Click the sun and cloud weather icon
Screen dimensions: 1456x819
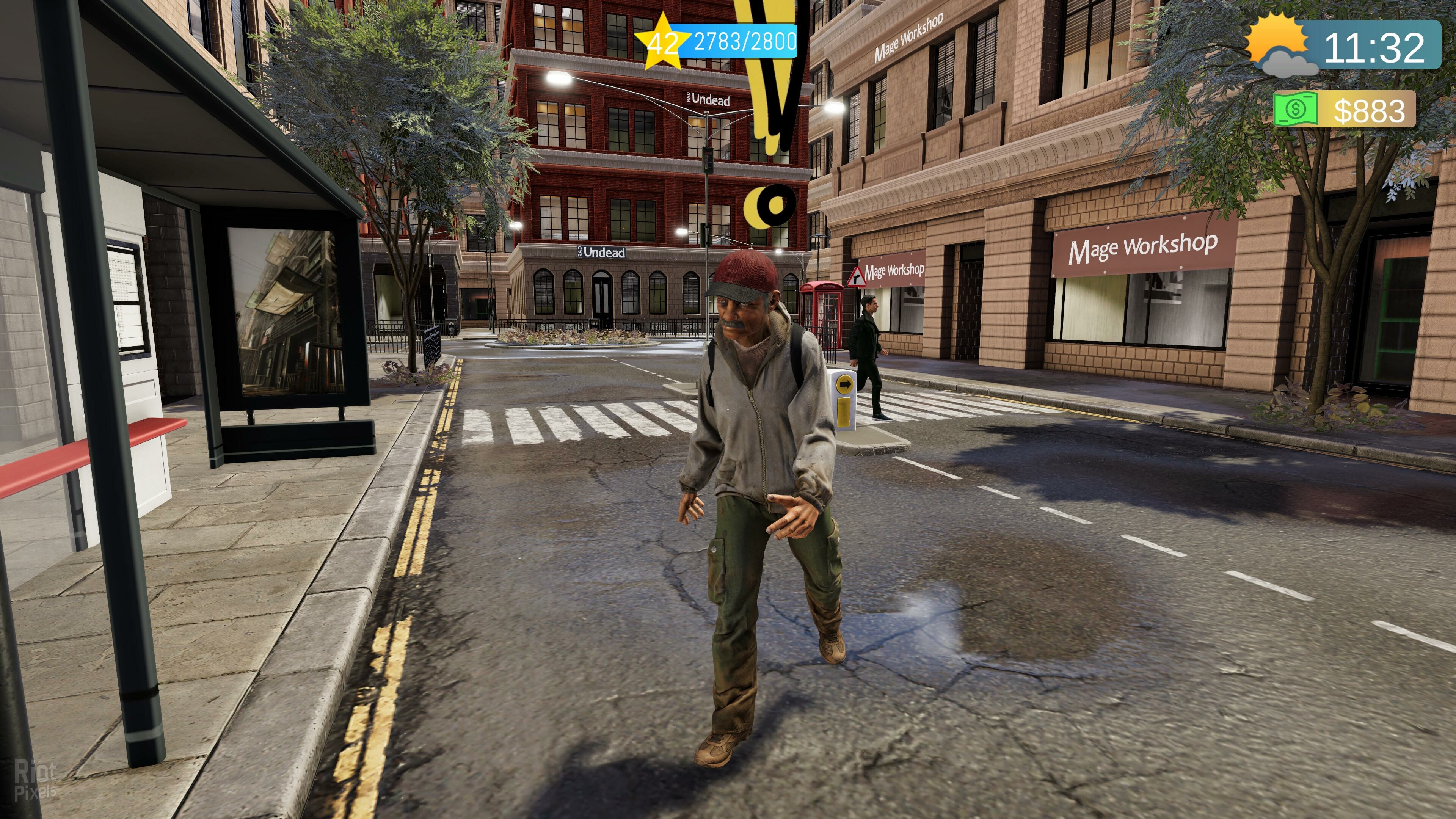click(x=1280, y=46)
